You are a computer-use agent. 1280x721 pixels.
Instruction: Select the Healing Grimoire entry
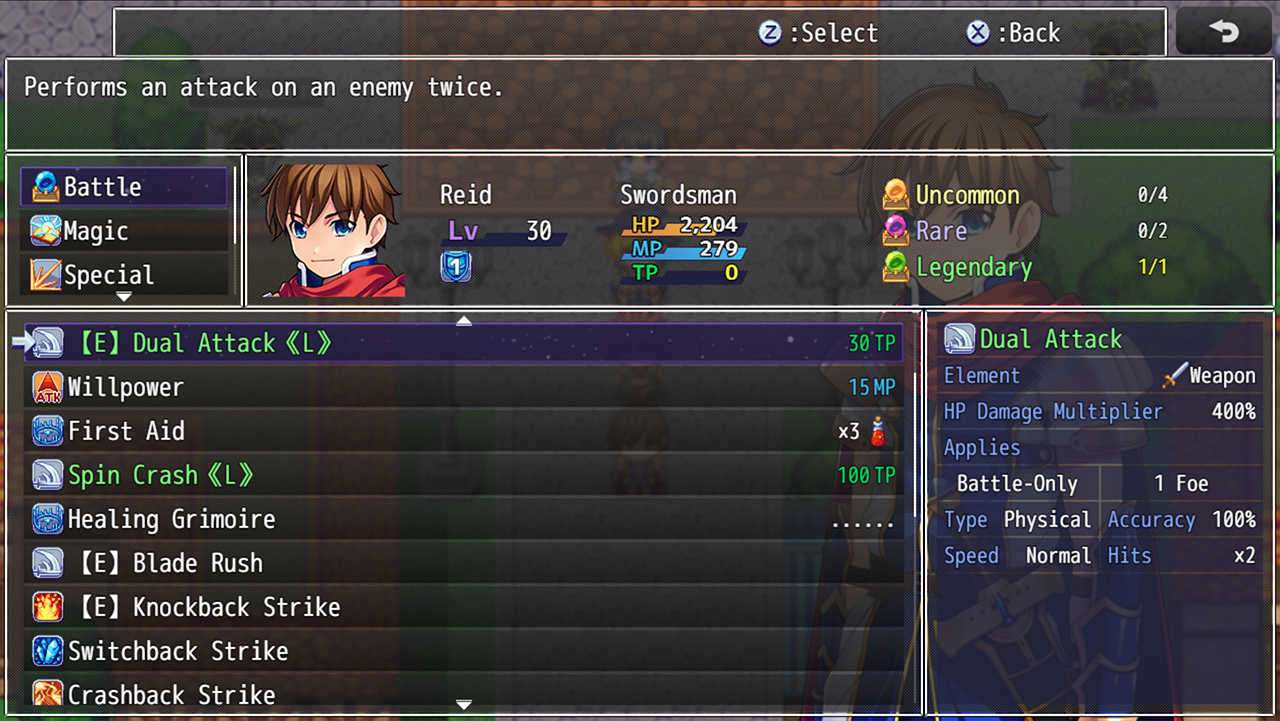[462, 519]
